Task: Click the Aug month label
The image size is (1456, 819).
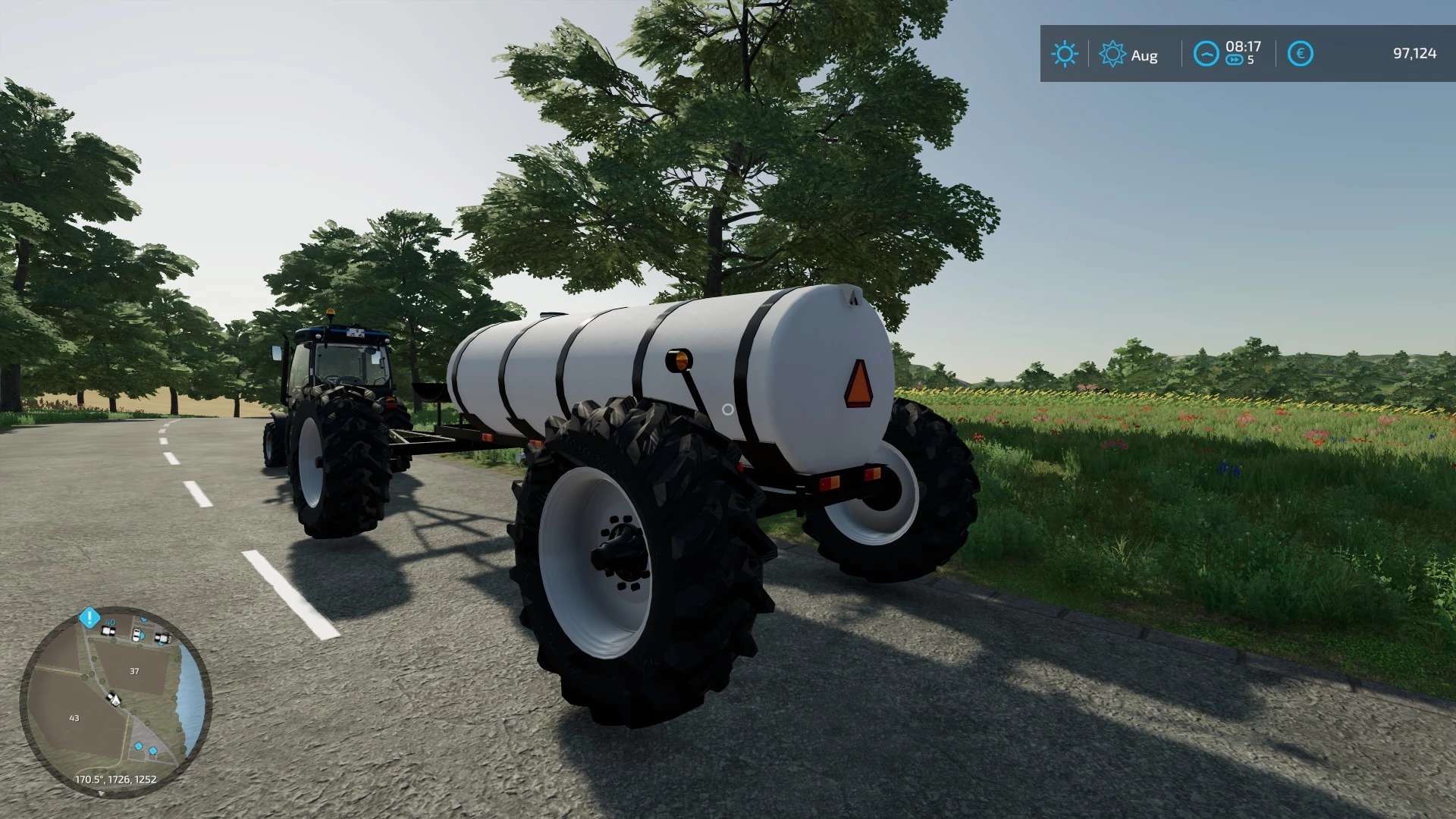Action: pyautogui.click(x=1144, y=56)
